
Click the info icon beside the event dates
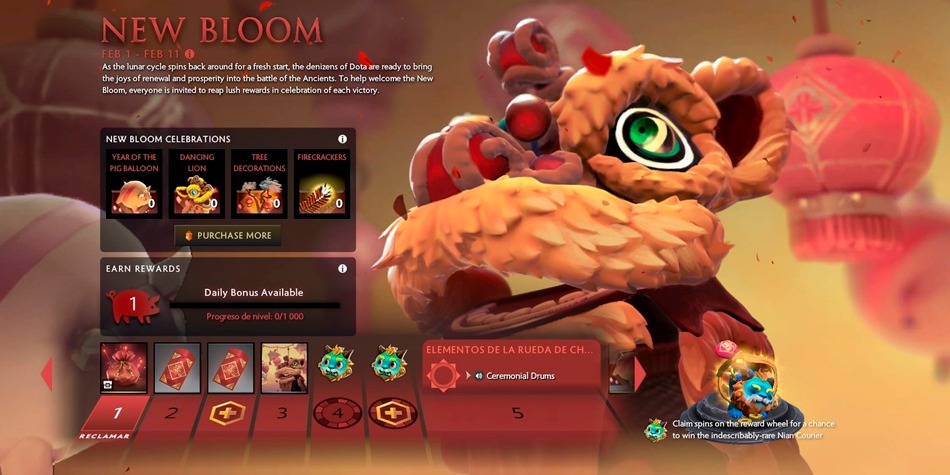point(190,53)
